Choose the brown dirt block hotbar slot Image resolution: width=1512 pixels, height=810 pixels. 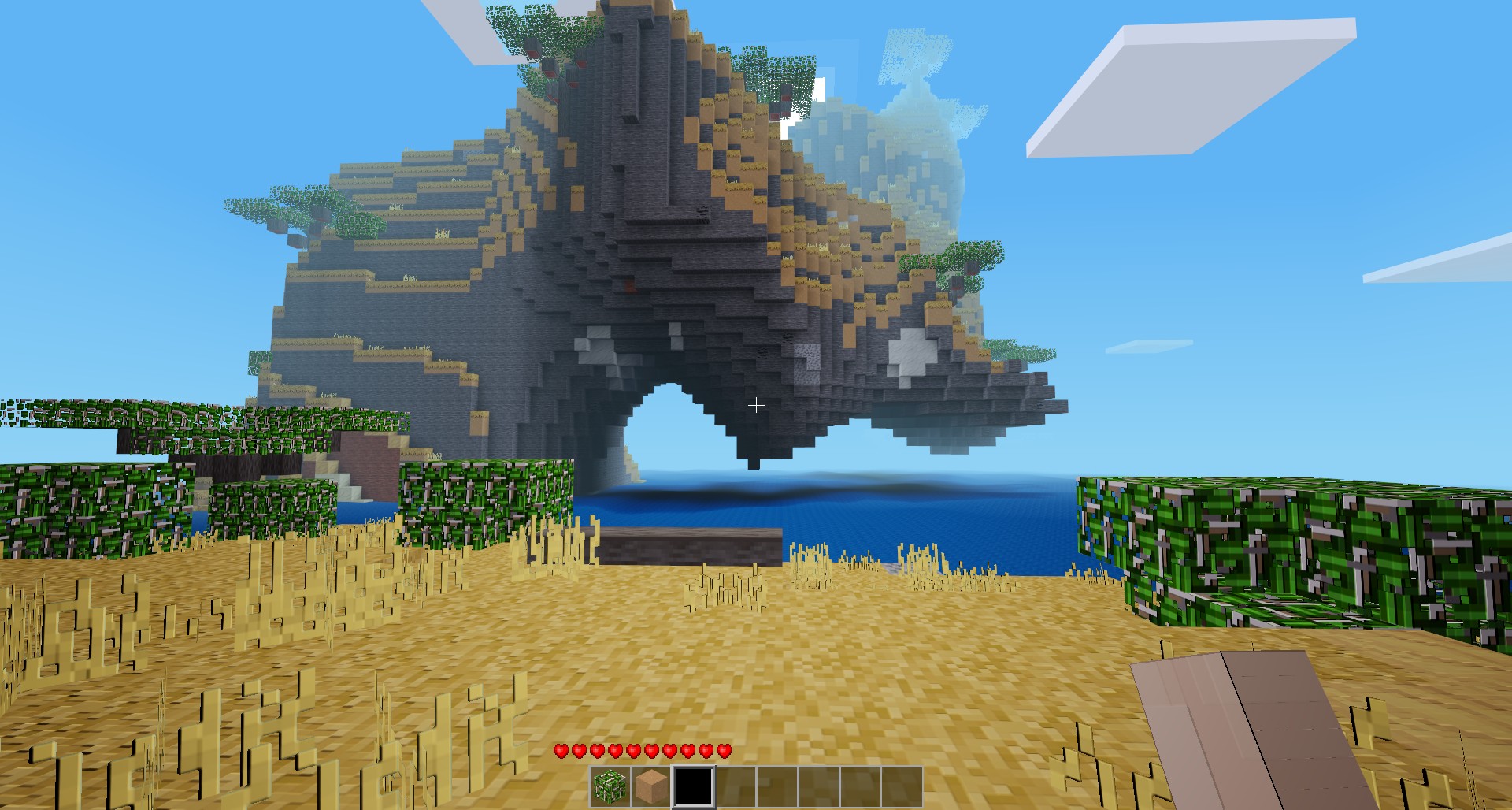651,786
